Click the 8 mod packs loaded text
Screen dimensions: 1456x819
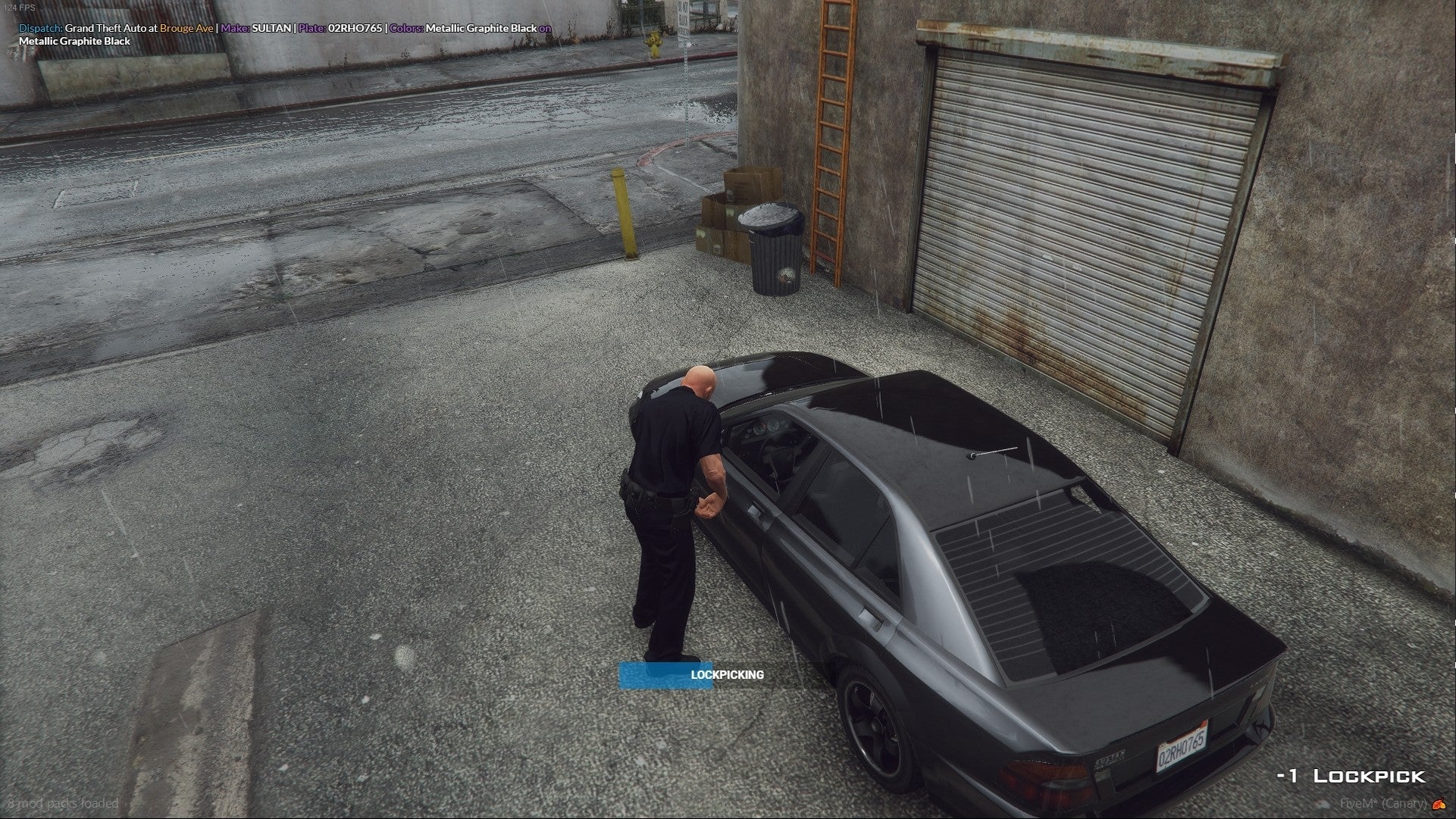point(63,805)
